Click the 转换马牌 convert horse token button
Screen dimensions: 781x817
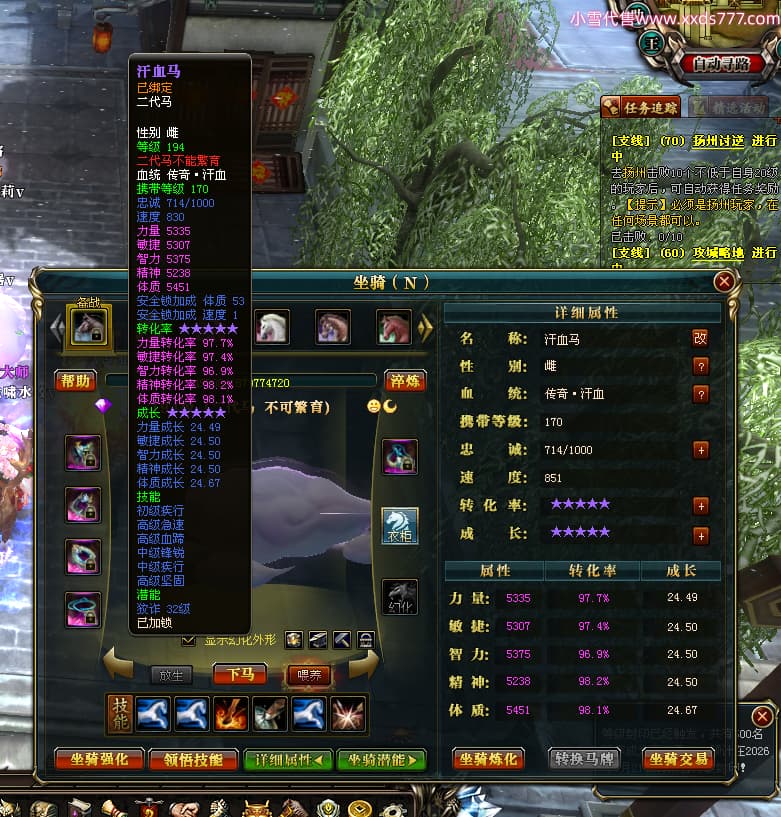pyautogui.click(x=585, y=759)
